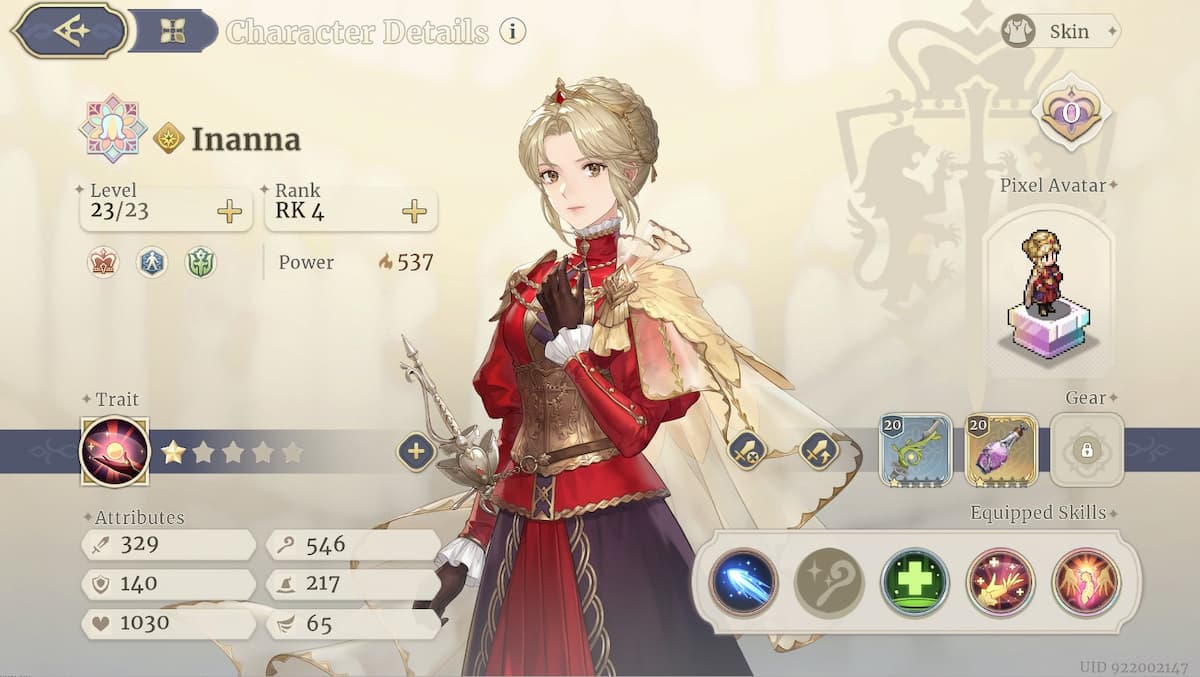Choose the green cross healing skill
This screenshot has width=1200, height=677.
[915, 582]
